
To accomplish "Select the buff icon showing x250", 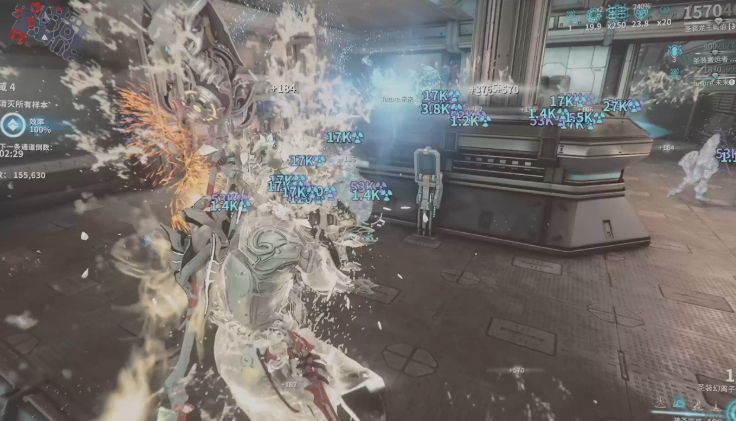I will [618, 14].
